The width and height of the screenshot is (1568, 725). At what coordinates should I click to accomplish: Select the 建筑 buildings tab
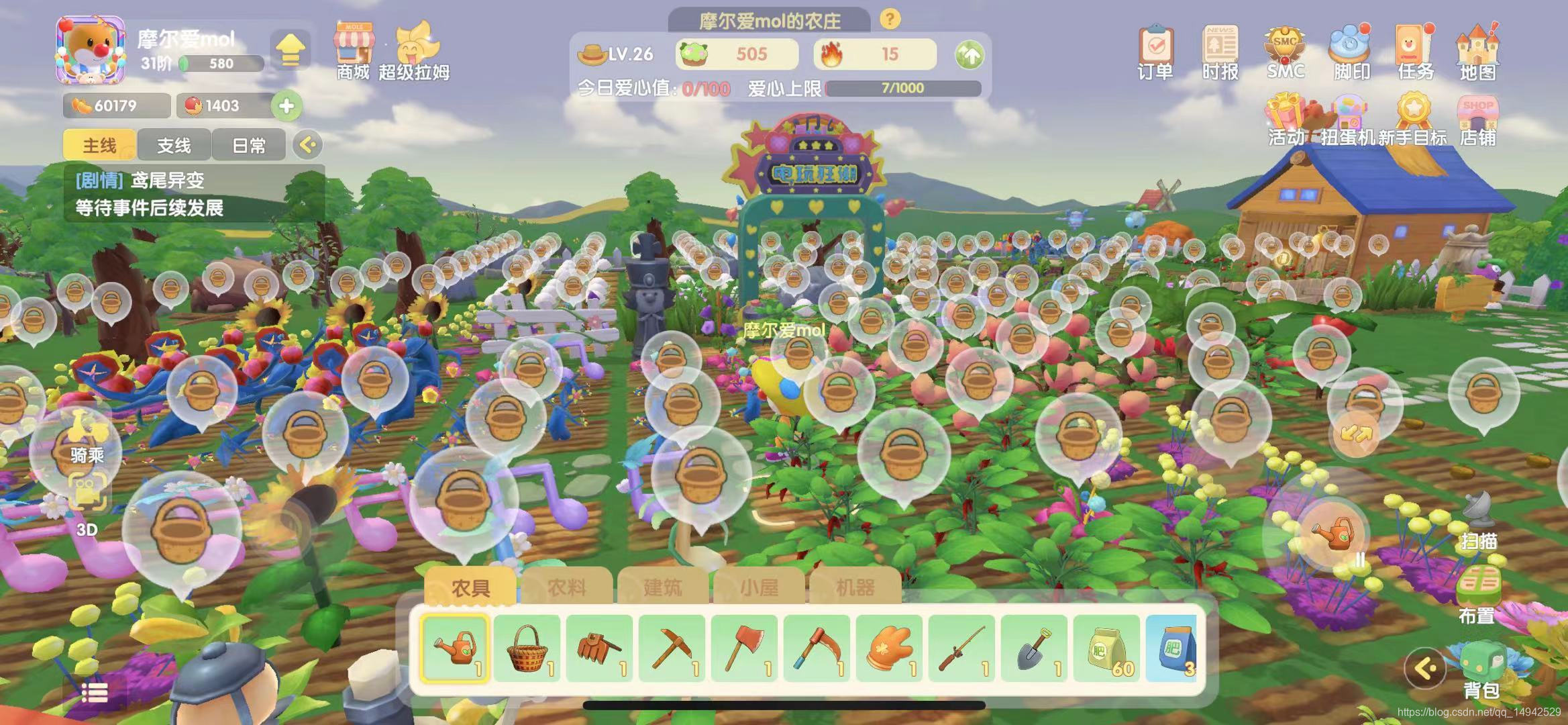coord(662,587)
